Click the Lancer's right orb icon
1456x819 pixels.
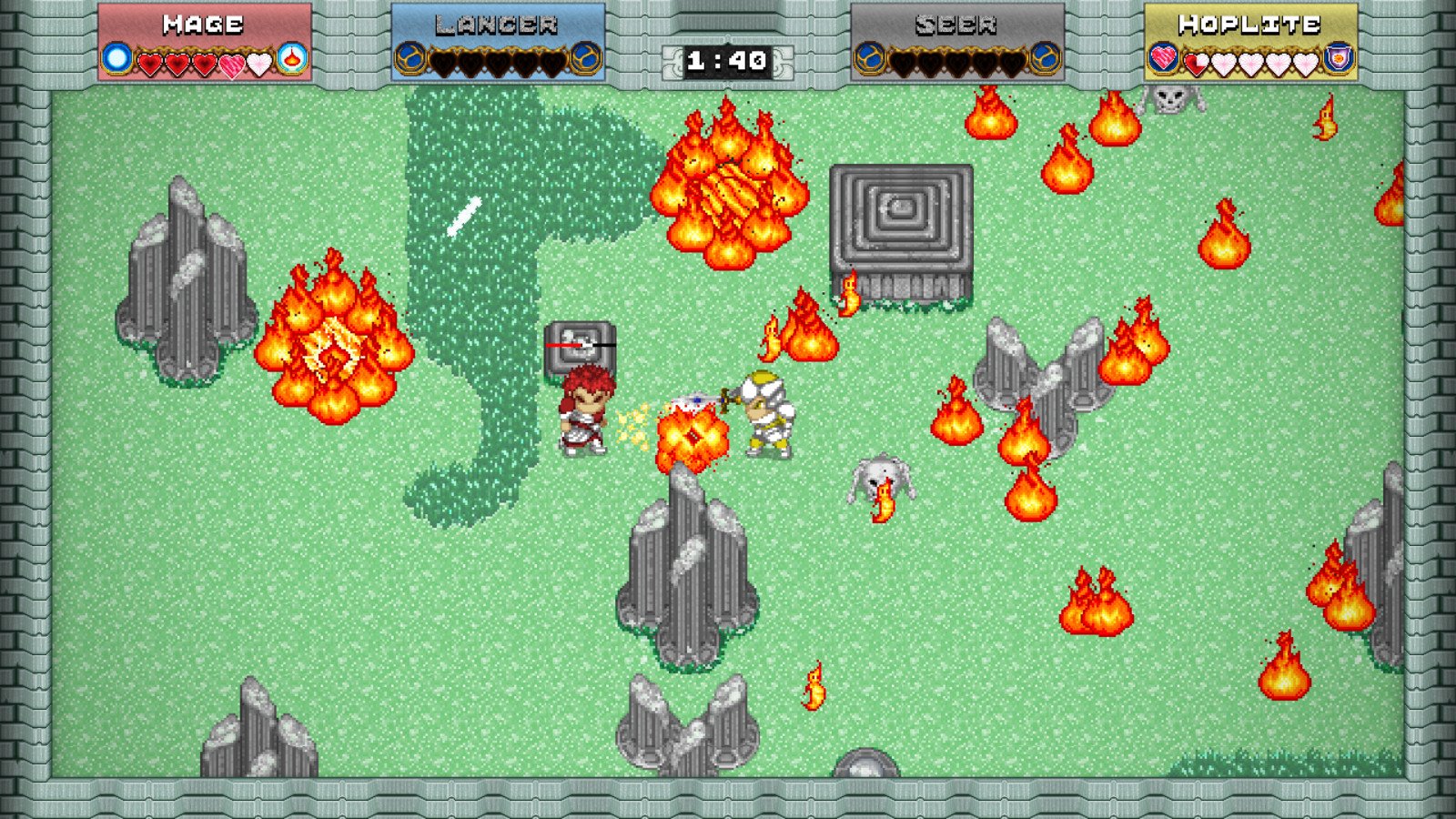[585, 60]
